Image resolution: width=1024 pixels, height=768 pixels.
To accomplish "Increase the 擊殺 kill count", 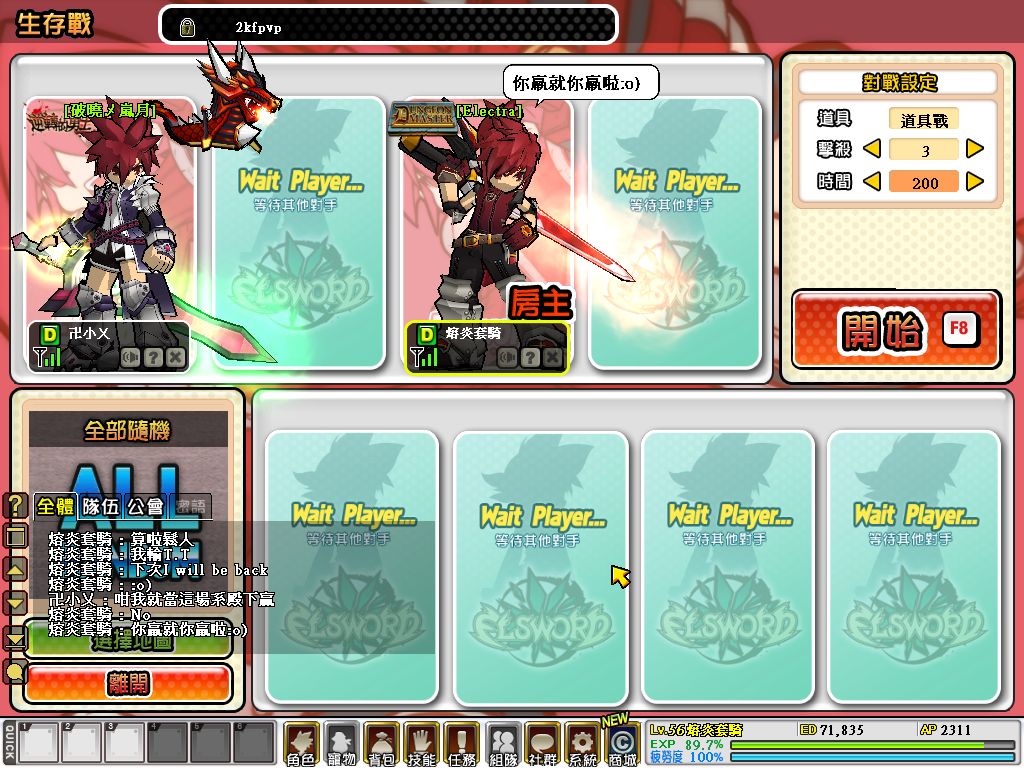I will (x=975, y=150).
